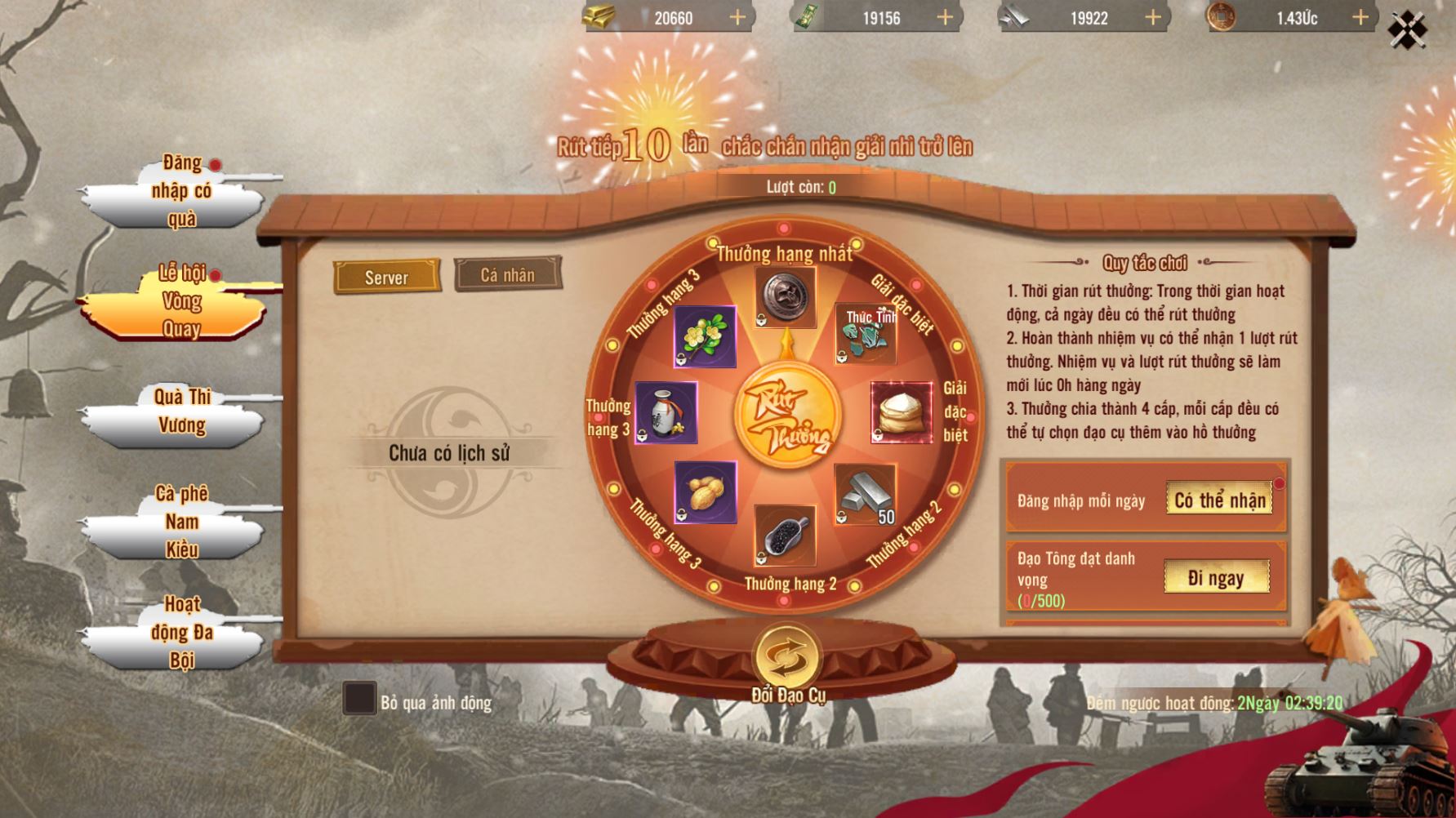Image resolution: width=1456 pixels, height=818 pixels.
Task: Open Hoạt động Đa Bội event
Action: (x=181, y=632)
